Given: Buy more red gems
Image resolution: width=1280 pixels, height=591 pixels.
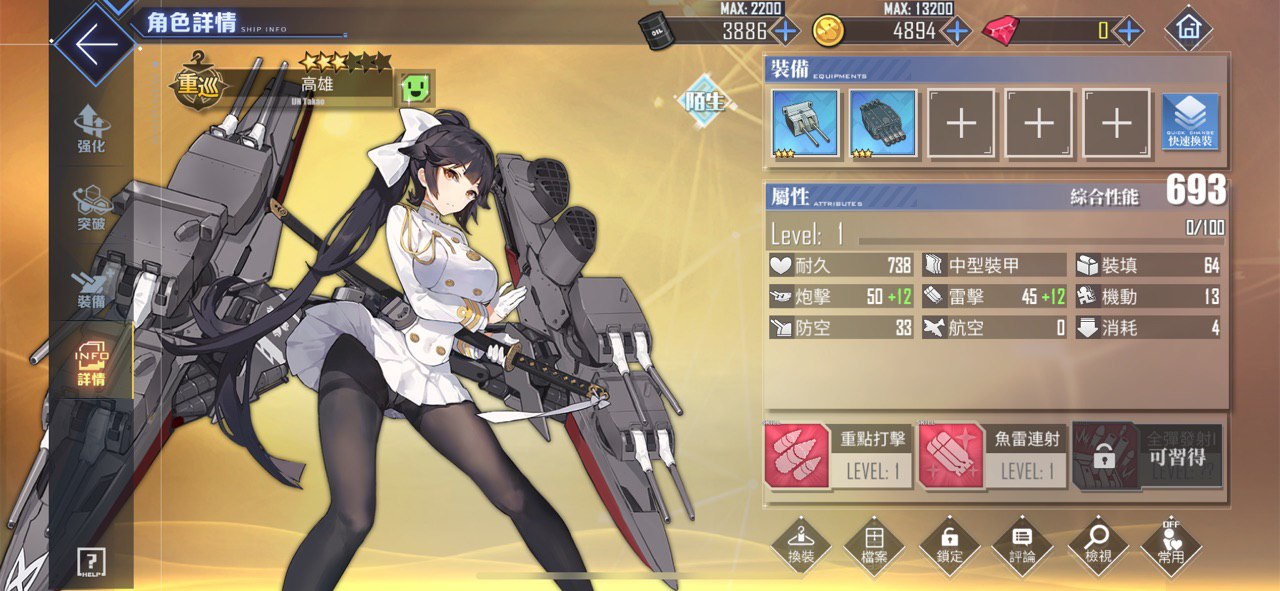Looking at the screenshot, I should 1129,31.
